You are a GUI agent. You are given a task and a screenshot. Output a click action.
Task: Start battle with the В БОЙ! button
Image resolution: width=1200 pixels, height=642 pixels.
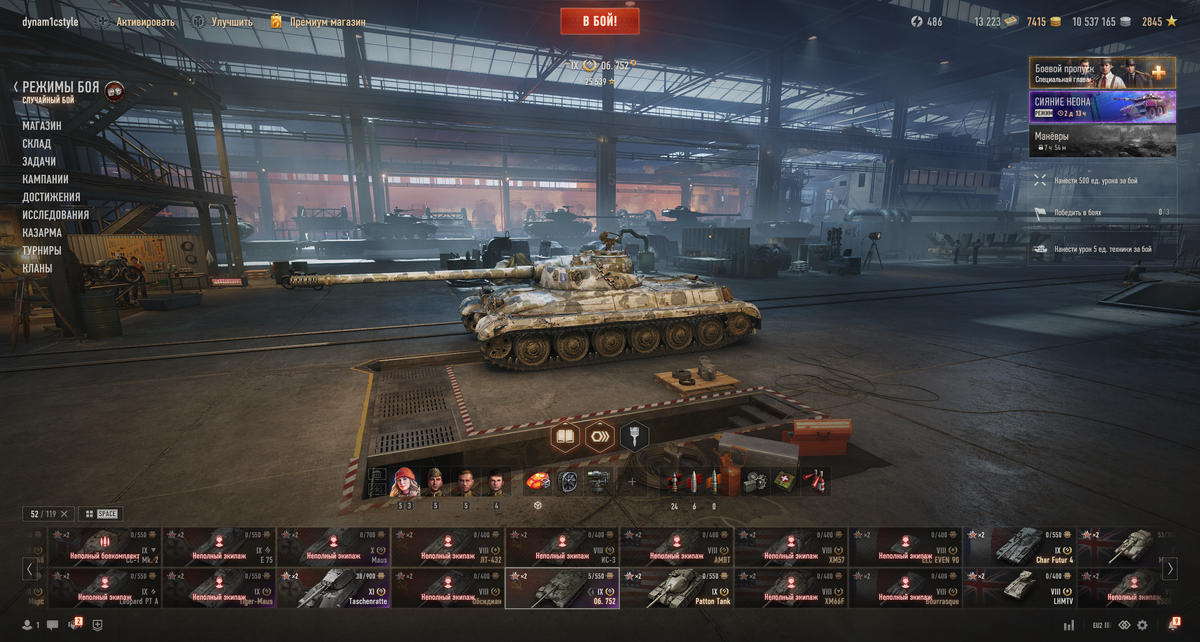tap(600, 21)
